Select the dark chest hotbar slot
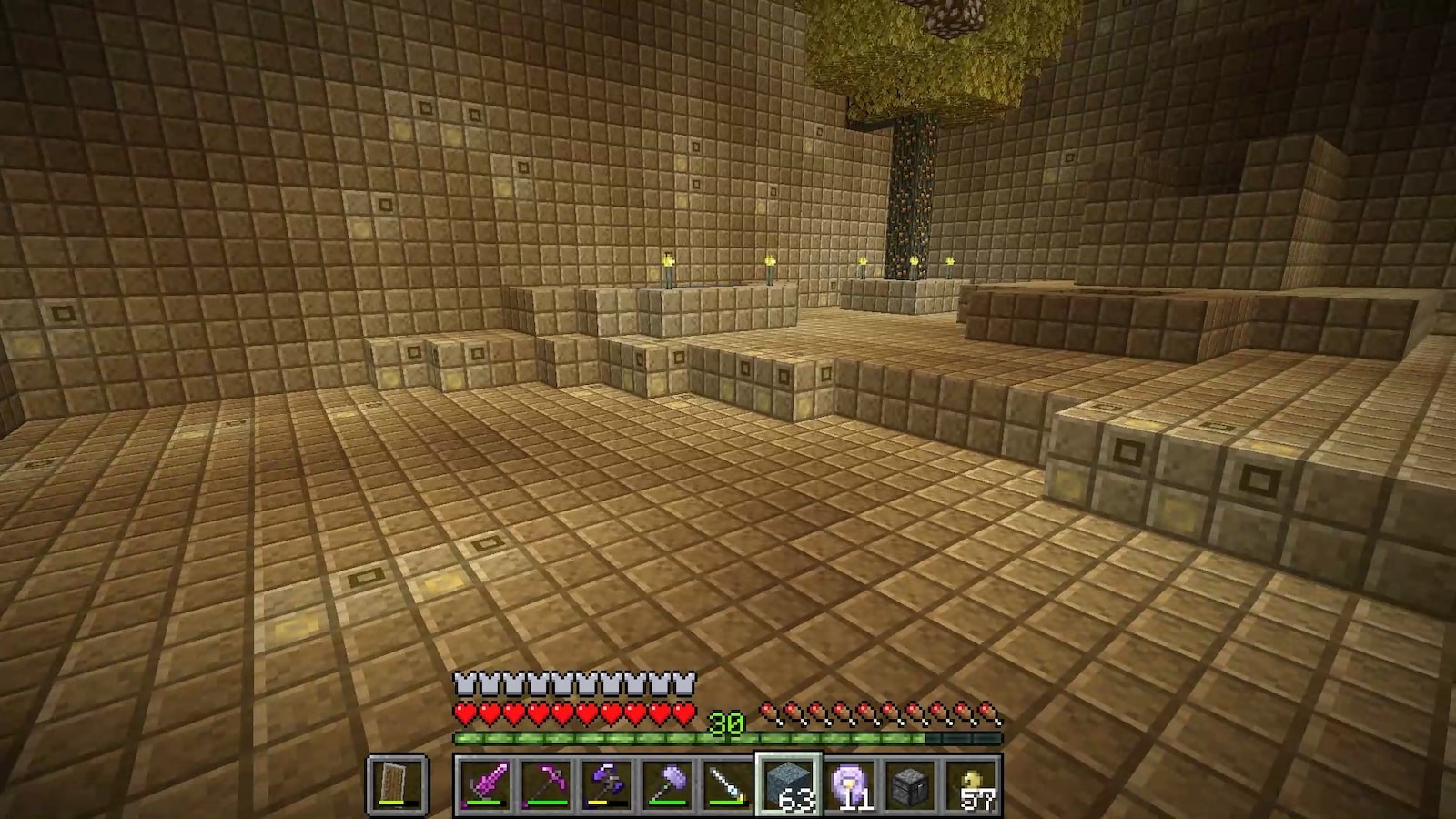This screenshot has height=819, width=1456. [910, 784]
